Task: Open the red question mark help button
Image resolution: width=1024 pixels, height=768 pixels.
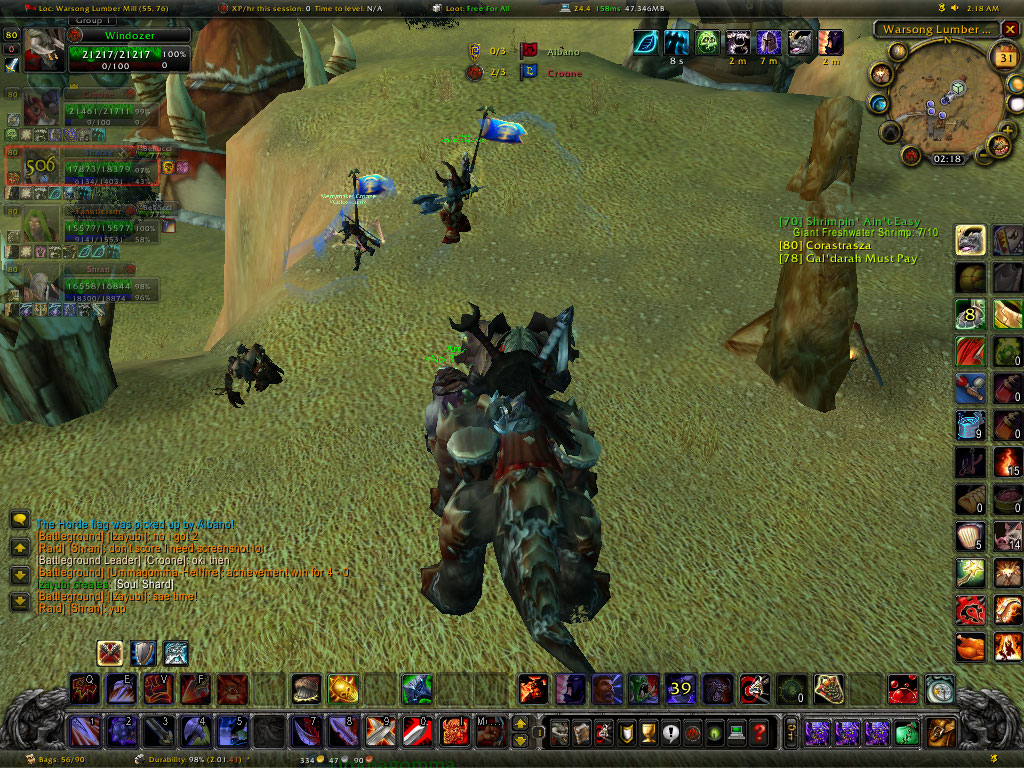Action: 759,732
